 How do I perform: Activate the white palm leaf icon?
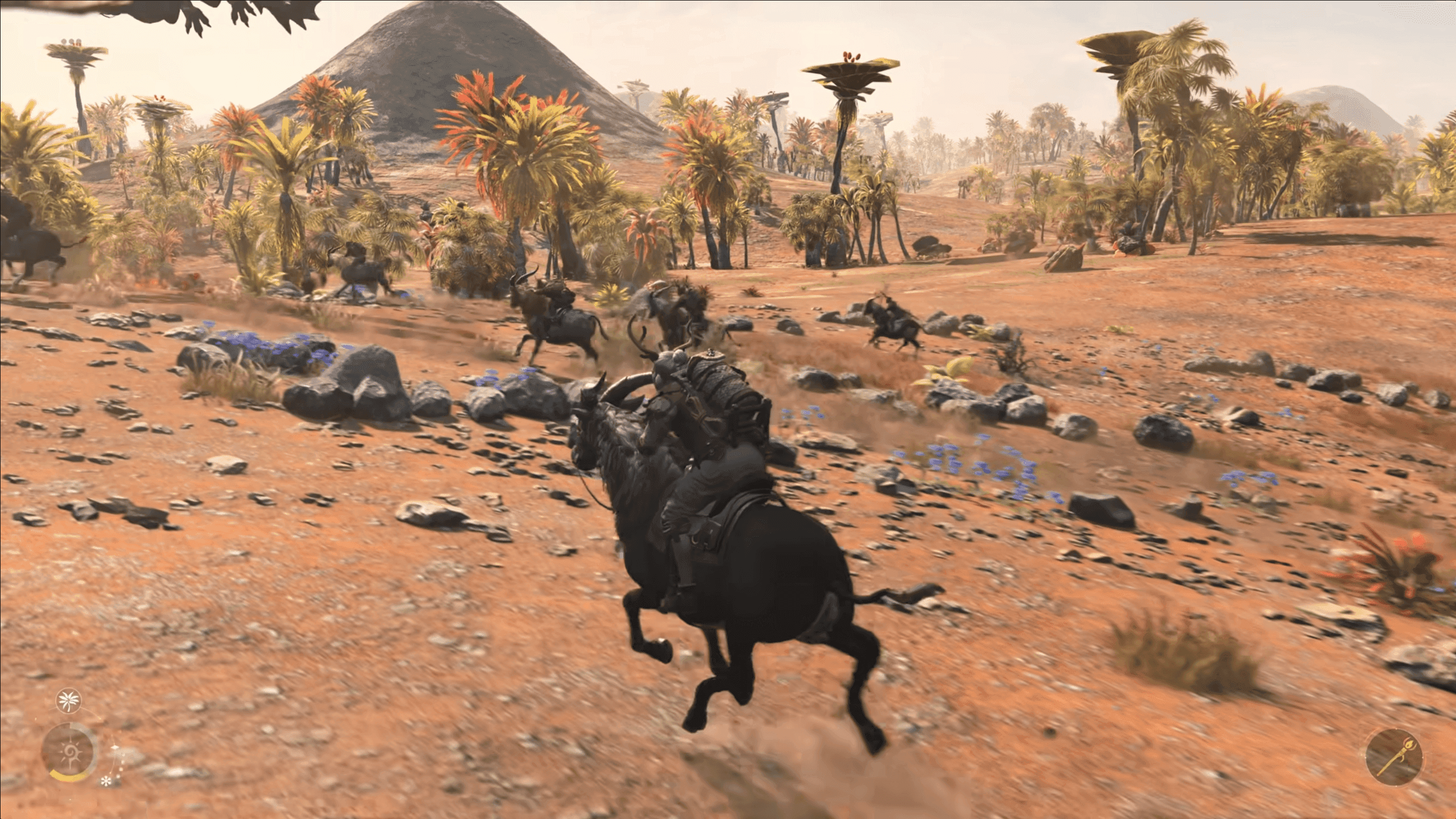pos(69,700)
